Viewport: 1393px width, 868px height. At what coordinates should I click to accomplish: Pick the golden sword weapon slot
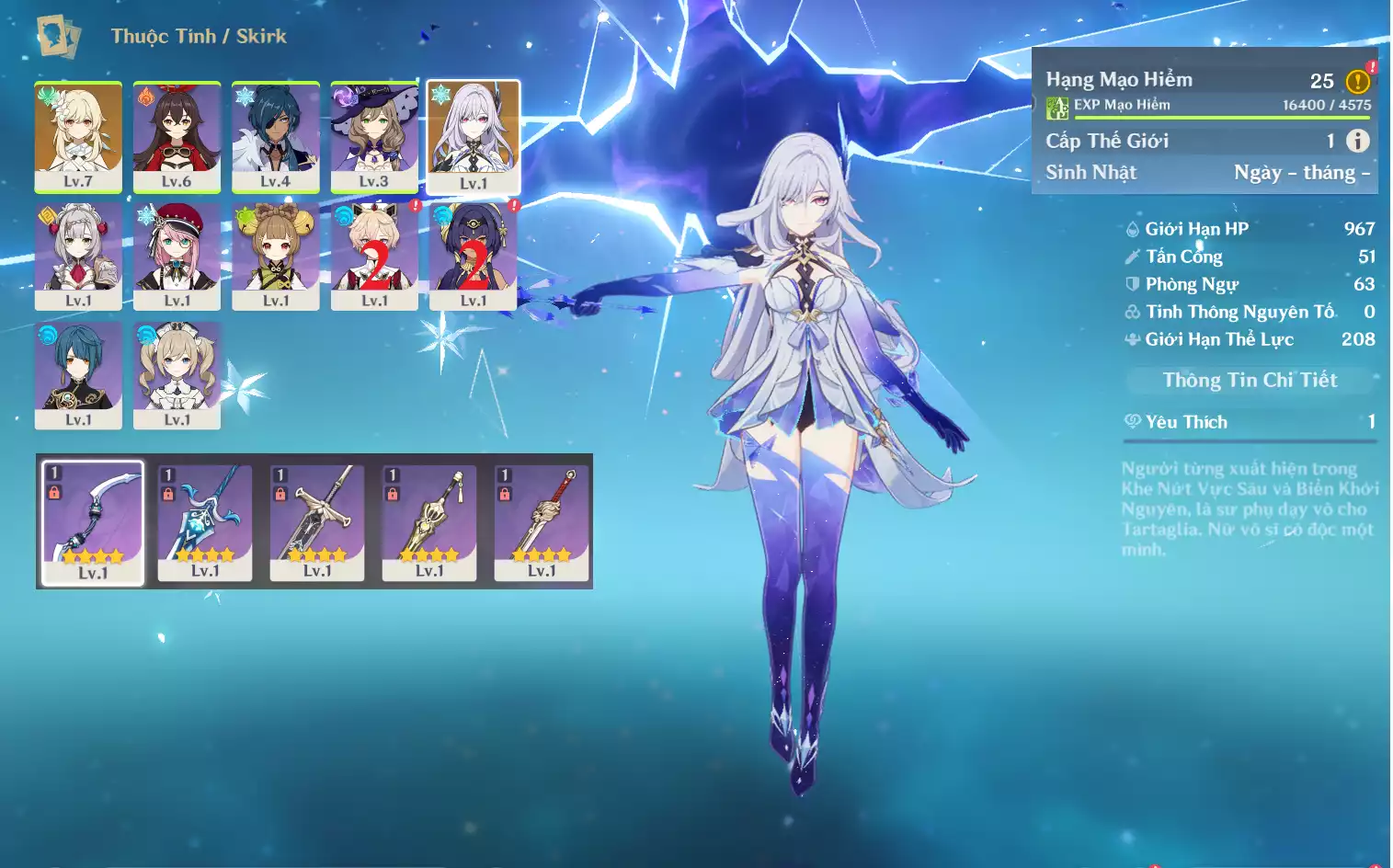pyautogui.click(x=429, y=522)
